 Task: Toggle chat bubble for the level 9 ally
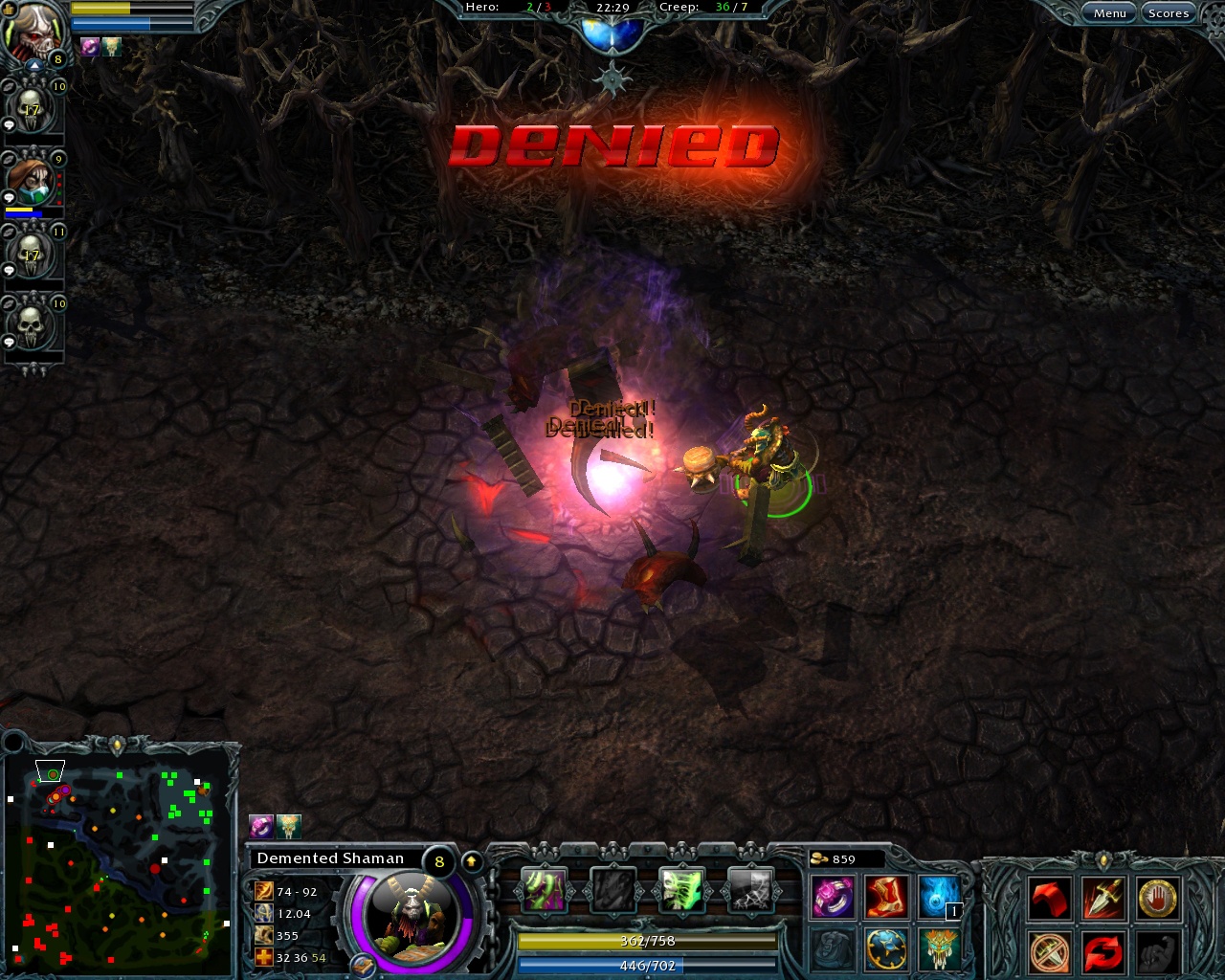[x=8, y=196]
